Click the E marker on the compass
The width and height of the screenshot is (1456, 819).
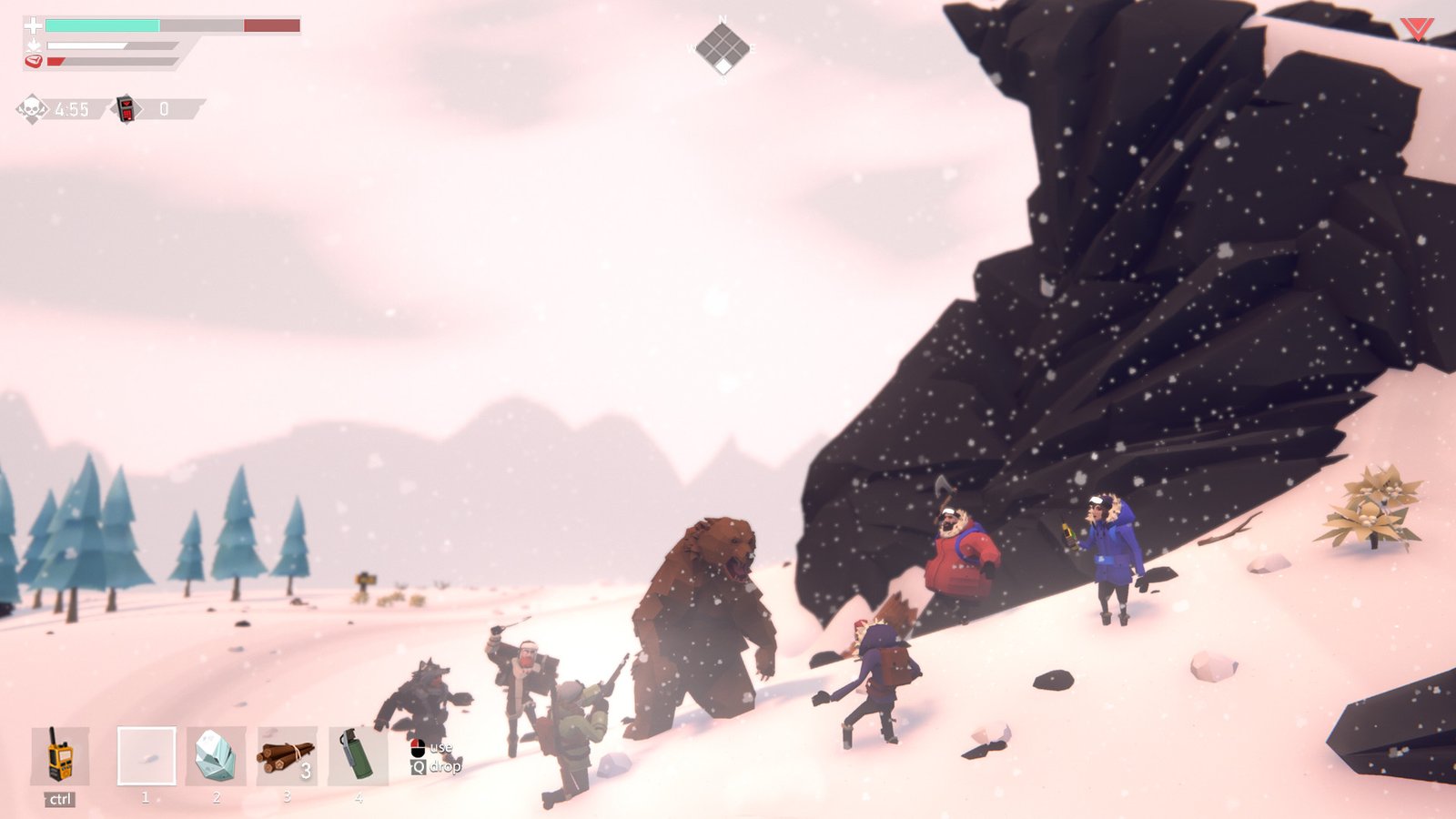753,47
